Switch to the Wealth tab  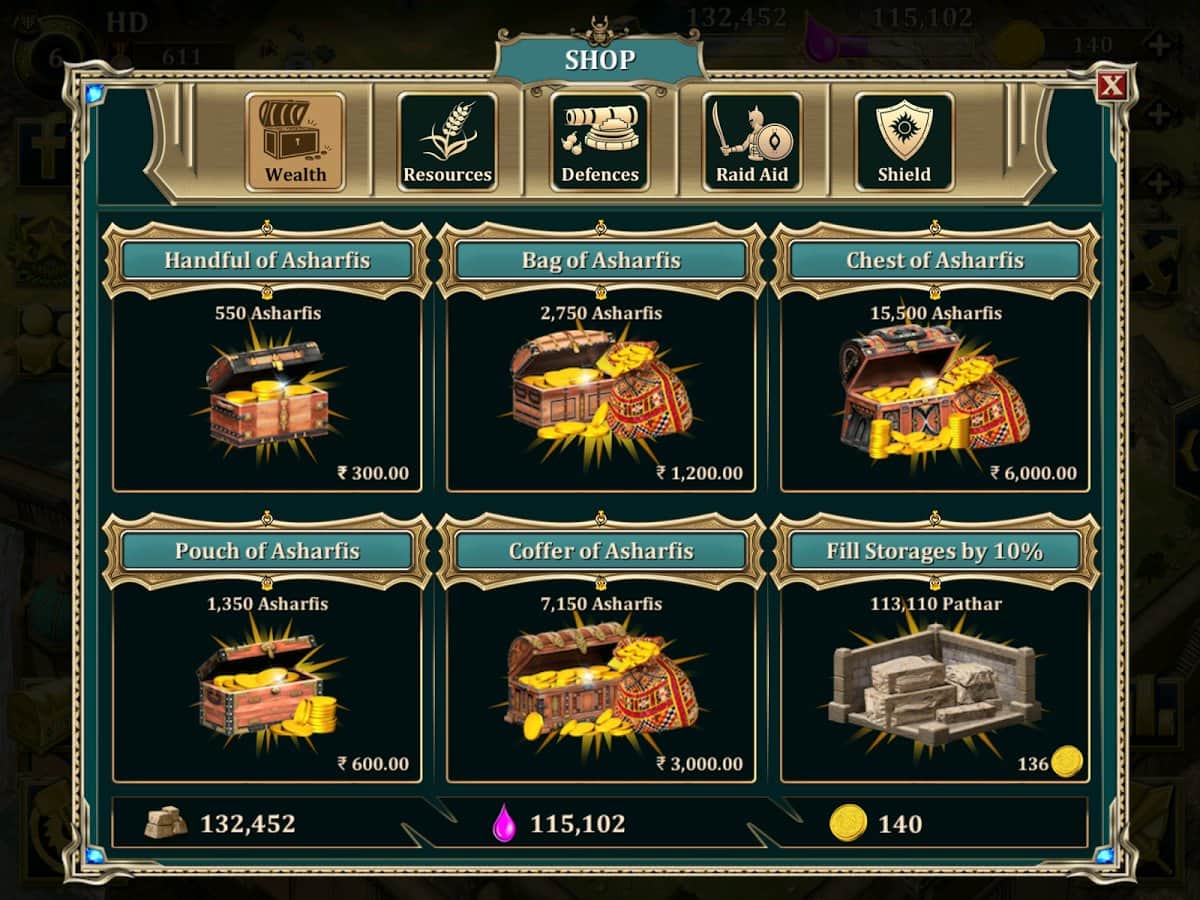coord(295,142)
